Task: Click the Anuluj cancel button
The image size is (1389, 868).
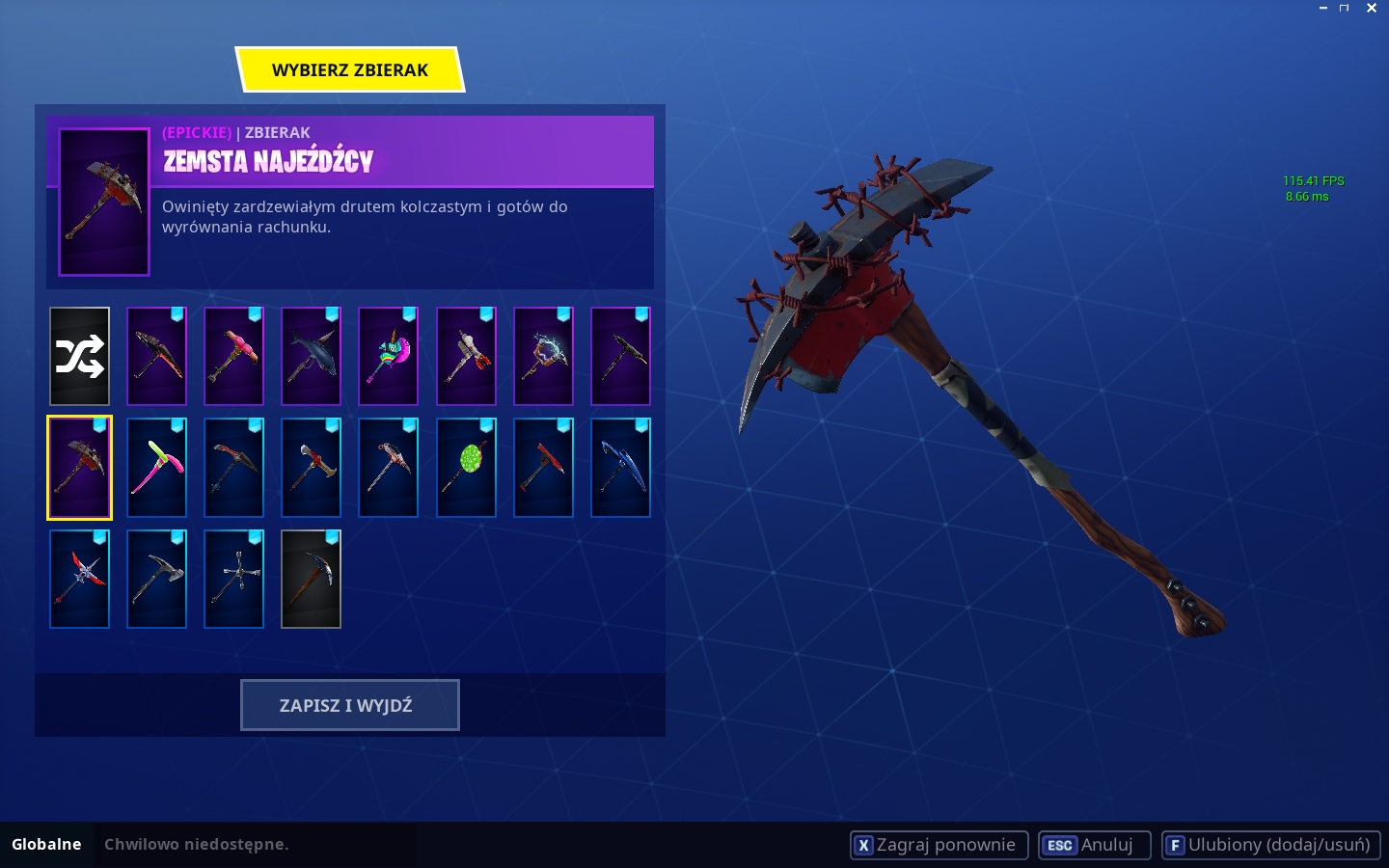Action: (x=1095, y=845)
